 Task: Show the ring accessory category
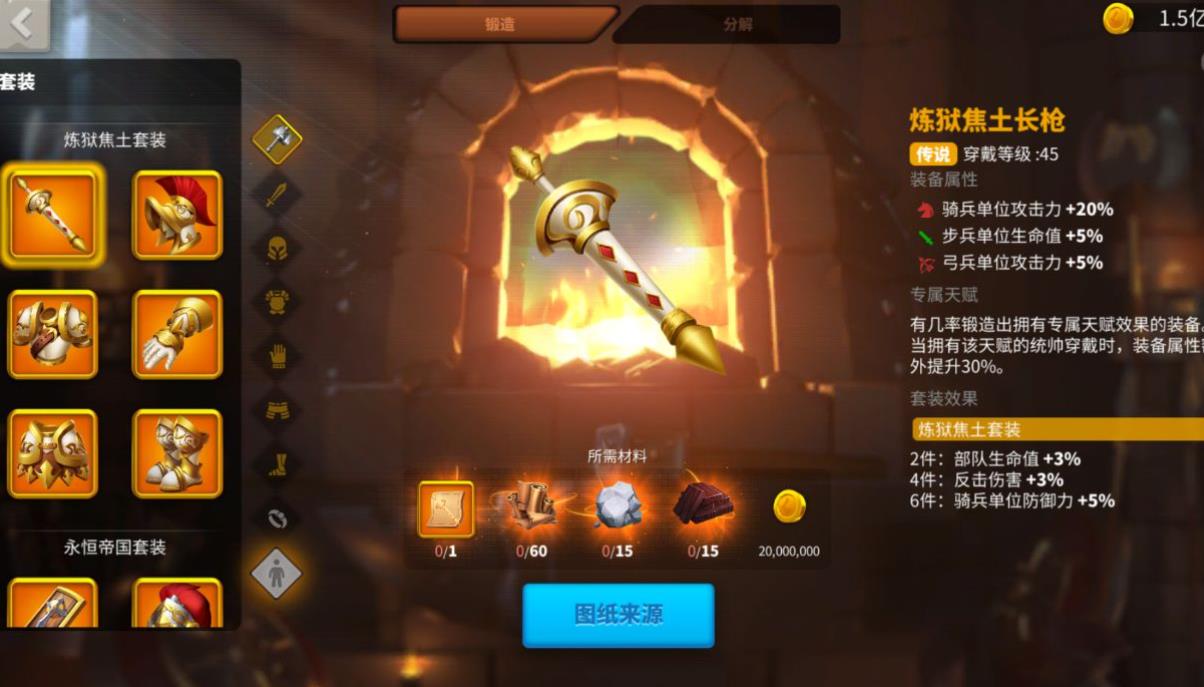point(277,517)
